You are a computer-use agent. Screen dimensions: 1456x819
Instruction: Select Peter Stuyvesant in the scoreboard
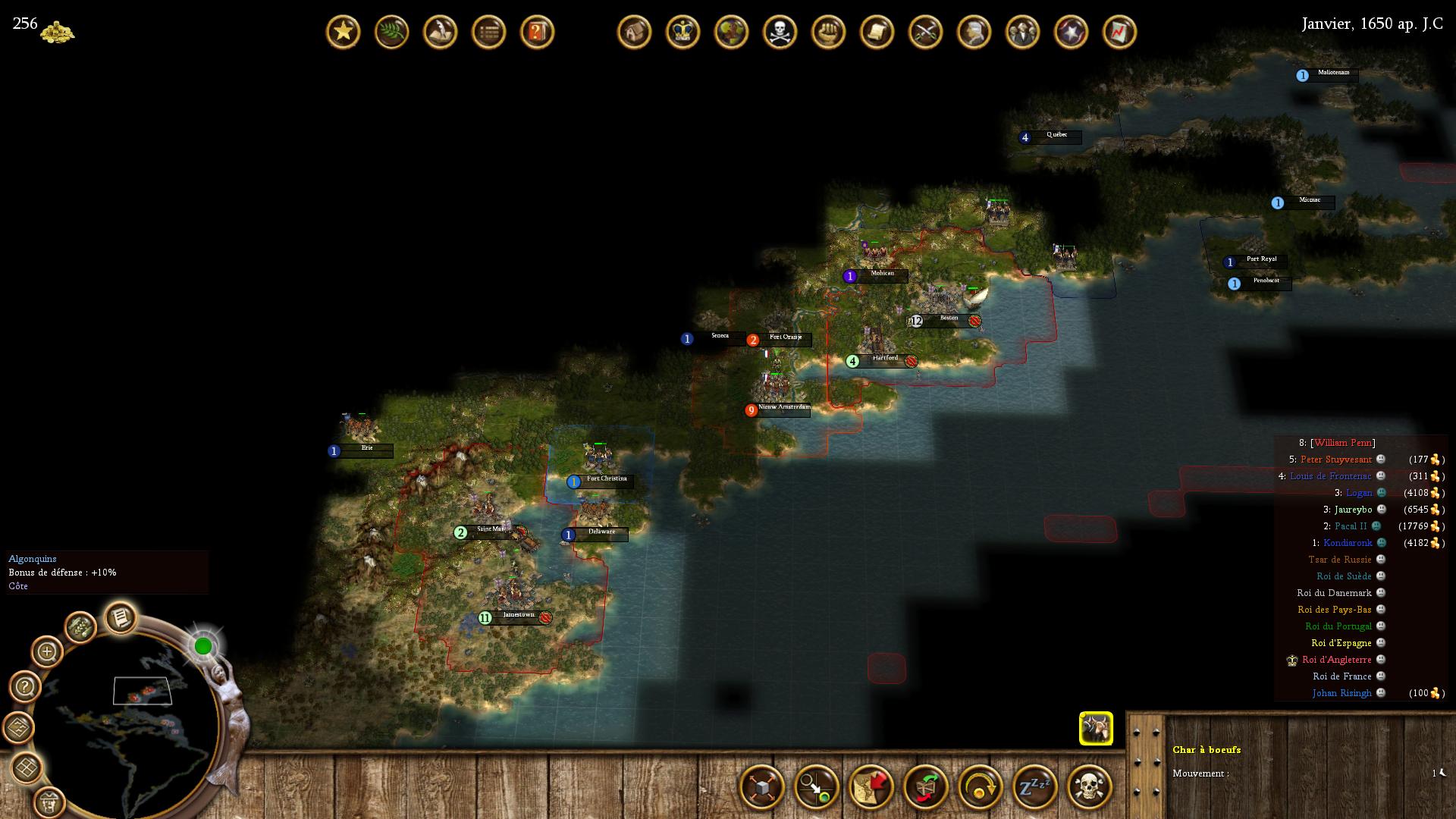(1335, 460)
